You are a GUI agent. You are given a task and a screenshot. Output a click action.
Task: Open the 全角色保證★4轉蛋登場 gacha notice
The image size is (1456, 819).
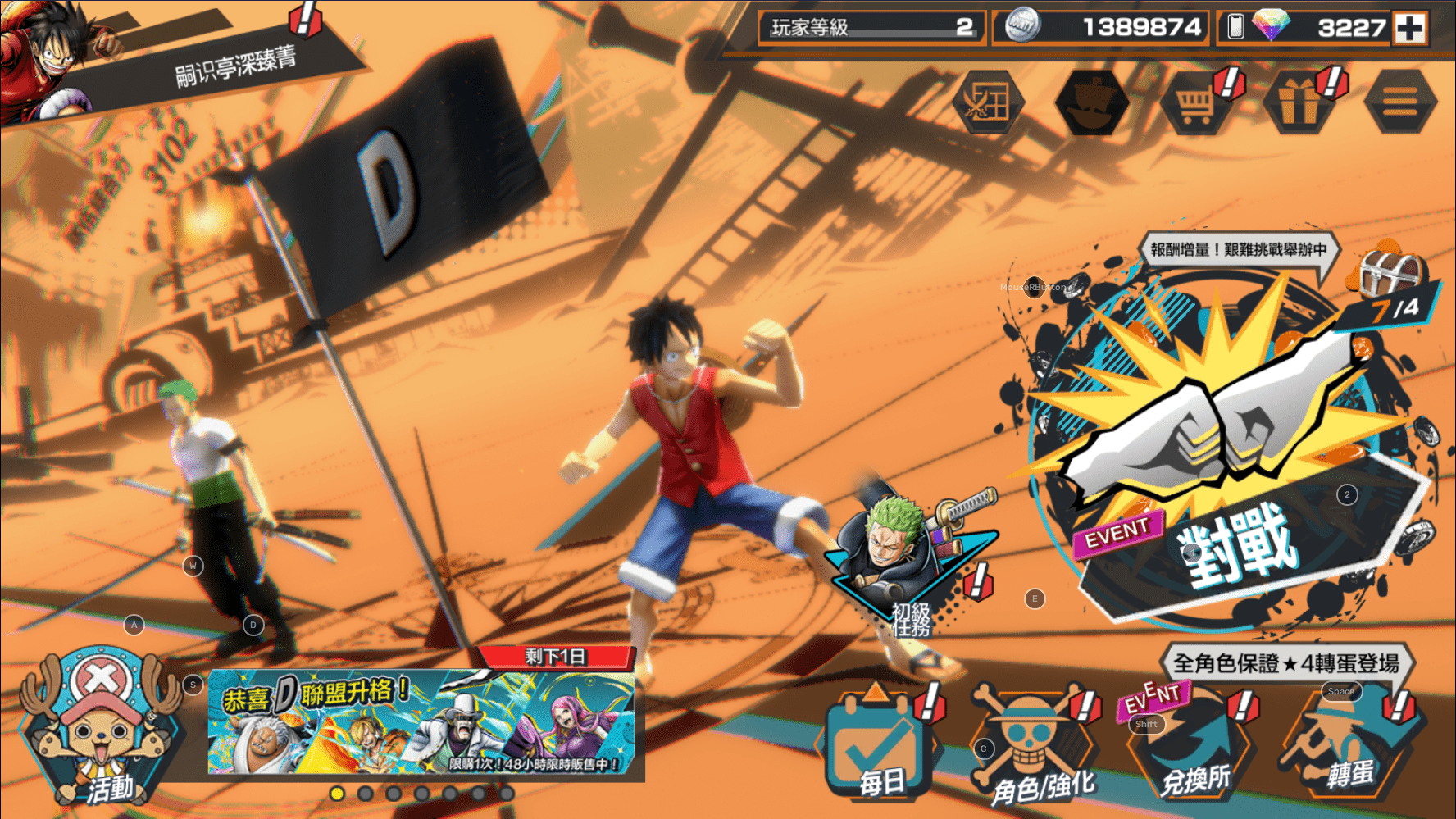pos(1285,662)
